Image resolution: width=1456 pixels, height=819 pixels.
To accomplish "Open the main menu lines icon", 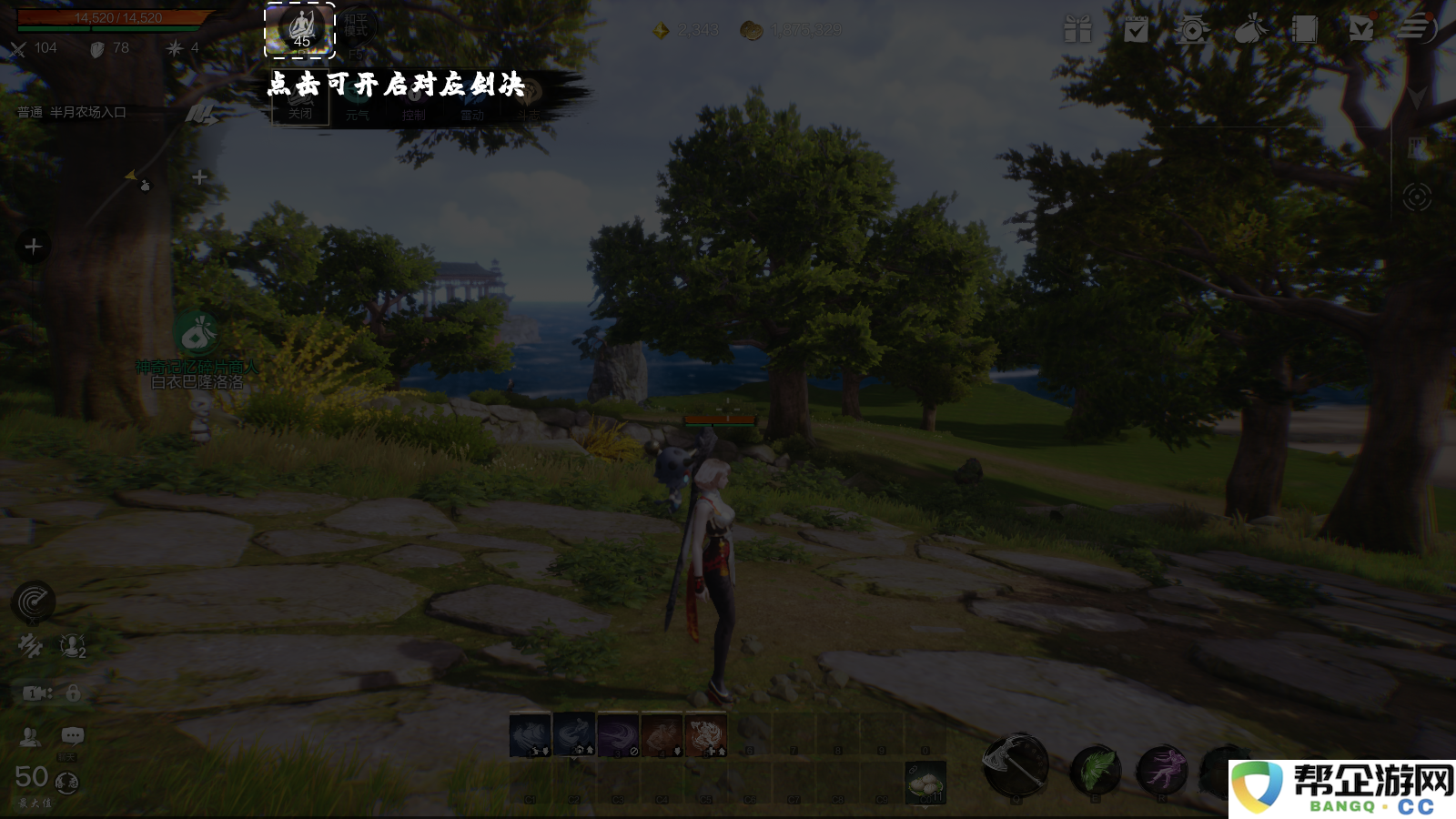I will click(1416, 27).
